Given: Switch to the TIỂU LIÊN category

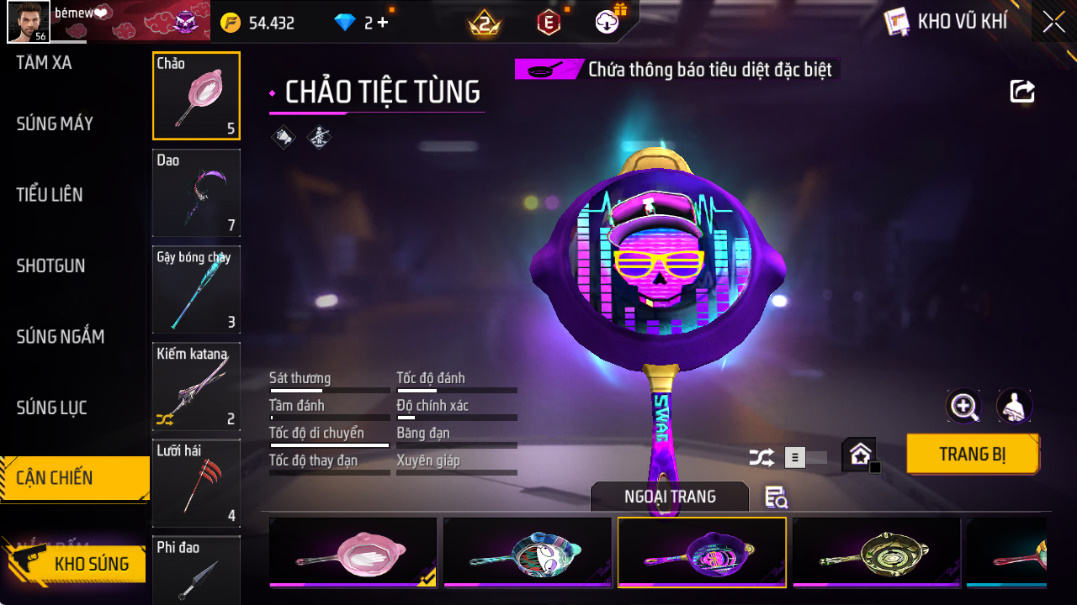Looking at the screenshot, I should point(50,195).
